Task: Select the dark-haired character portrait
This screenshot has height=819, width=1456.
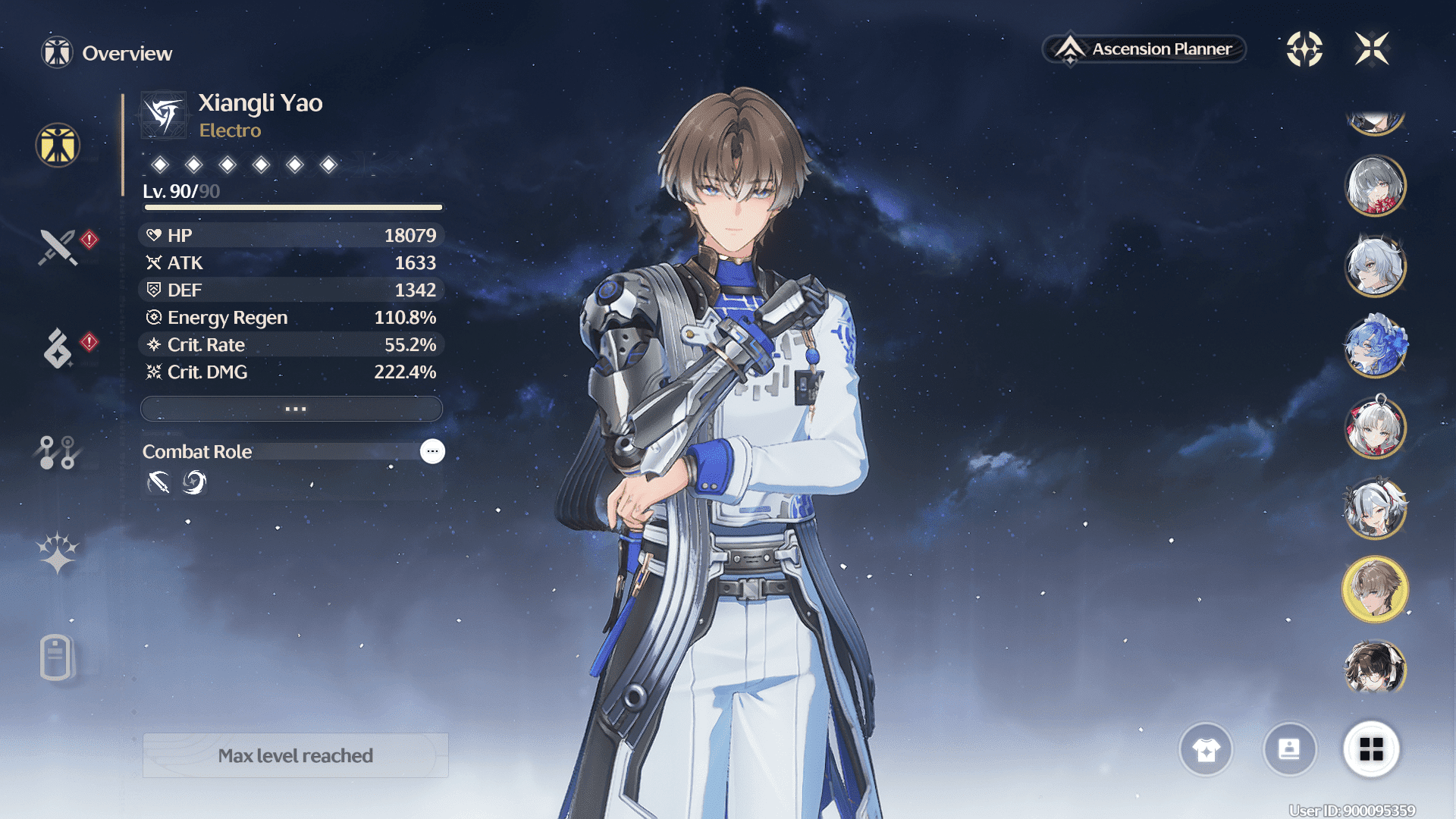Action: [x=1375, y=668]
